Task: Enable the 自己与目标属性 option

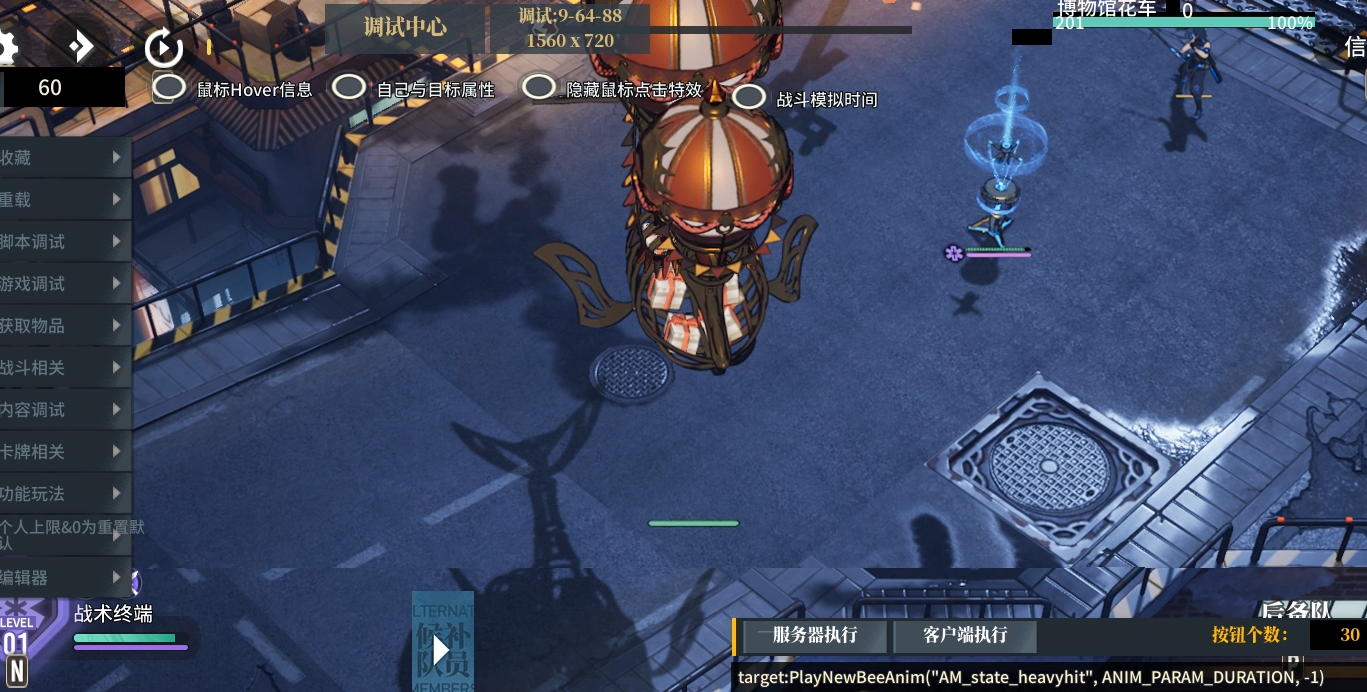Action: 348,88
